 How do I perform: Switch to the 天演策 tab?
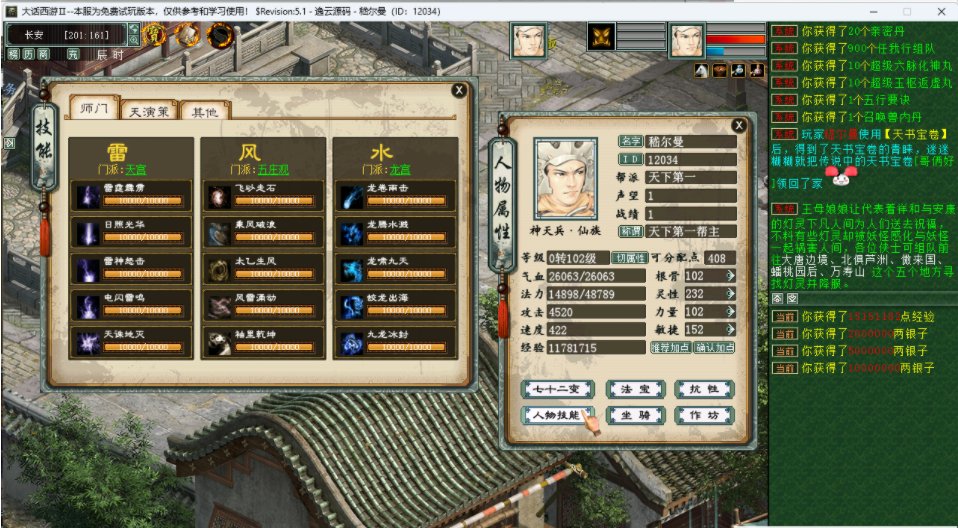click(x=149, y=111)
